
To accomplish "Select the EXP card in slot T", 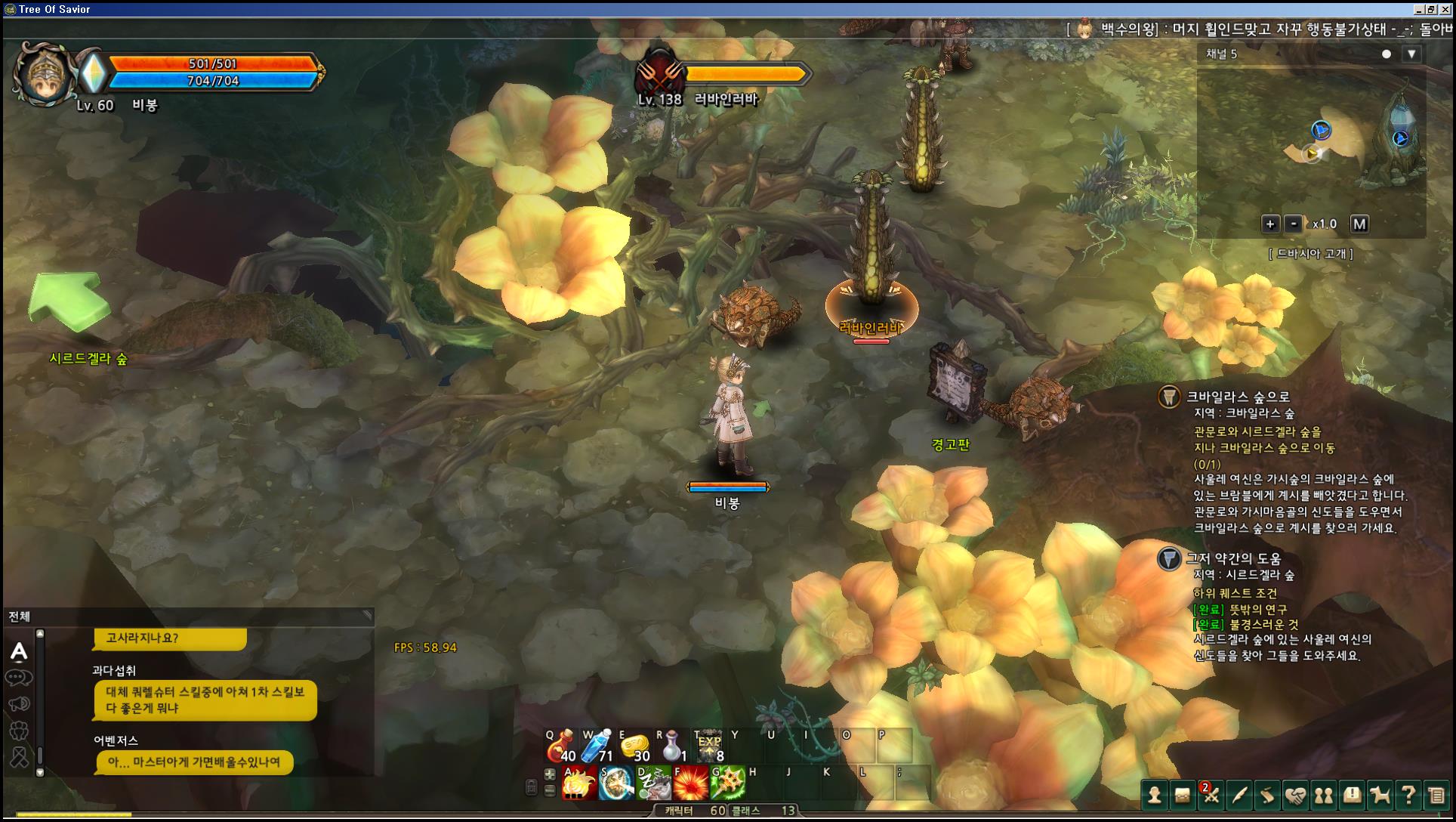I will pyautogui.click(x=708, y=746).
